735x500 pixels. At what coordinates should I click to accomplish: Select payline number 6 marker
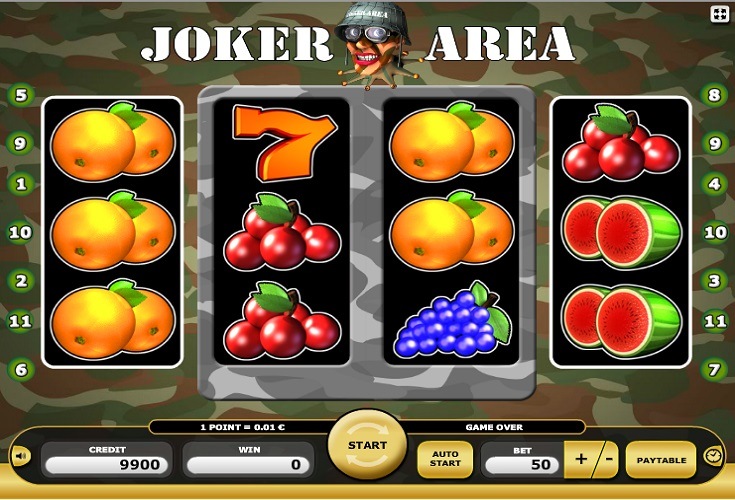20,369
